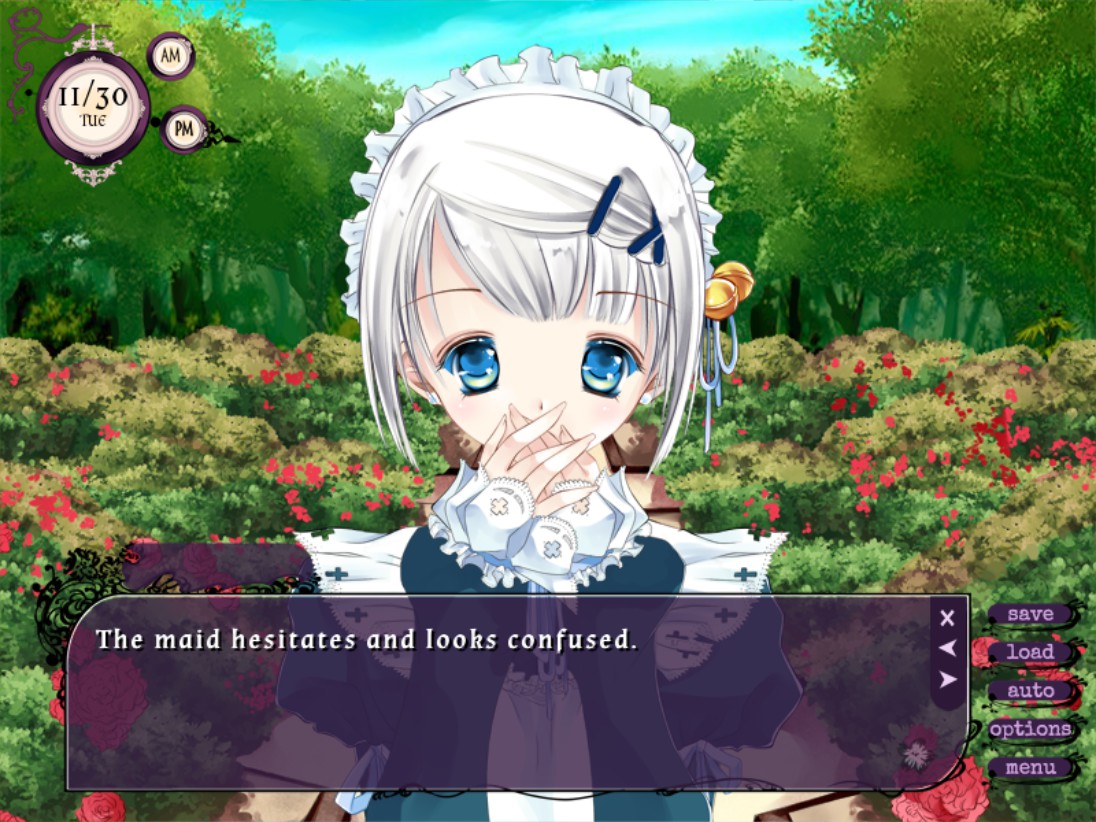Click the dialogue text box to continue
Image resolution: width=1096 pixels, height=822 pixels.
point(500,700)
